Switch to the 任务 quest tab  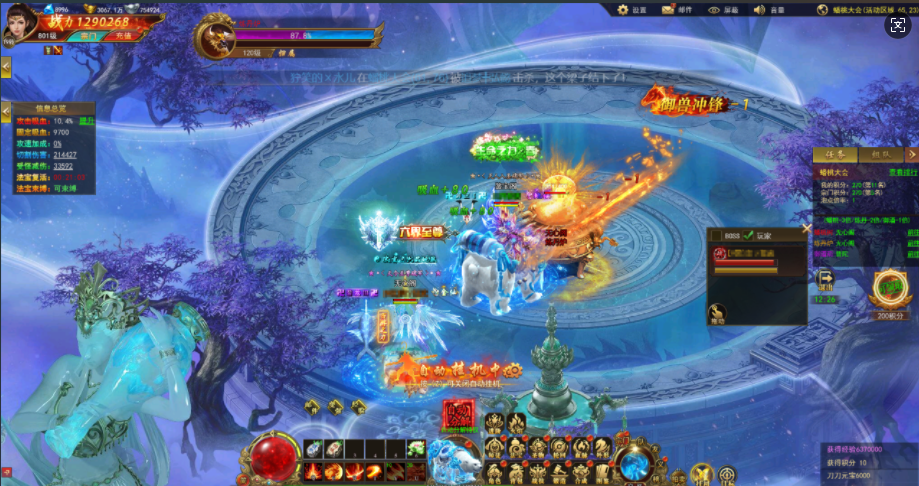coord(832,155)
